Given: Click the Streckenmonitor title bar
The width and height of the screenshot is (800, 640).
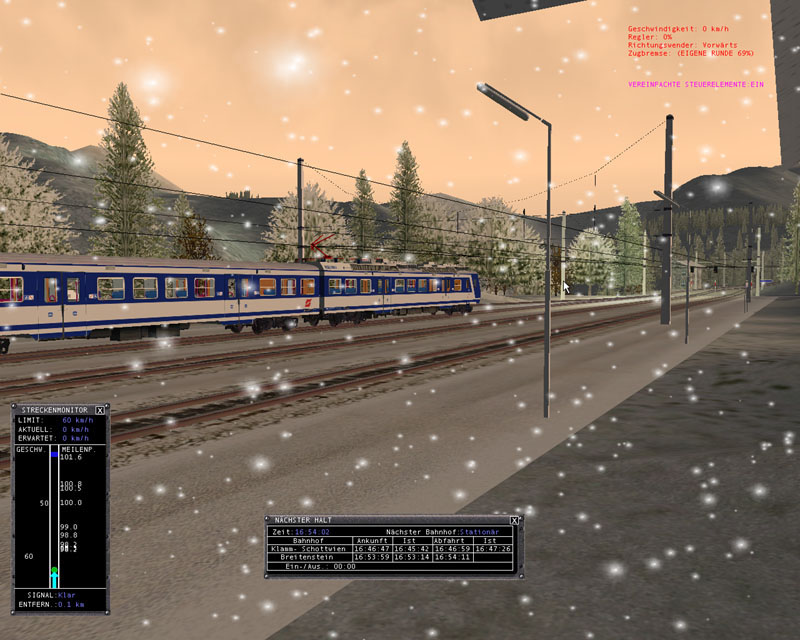Looking at the screenshot, I should [54, 410].
